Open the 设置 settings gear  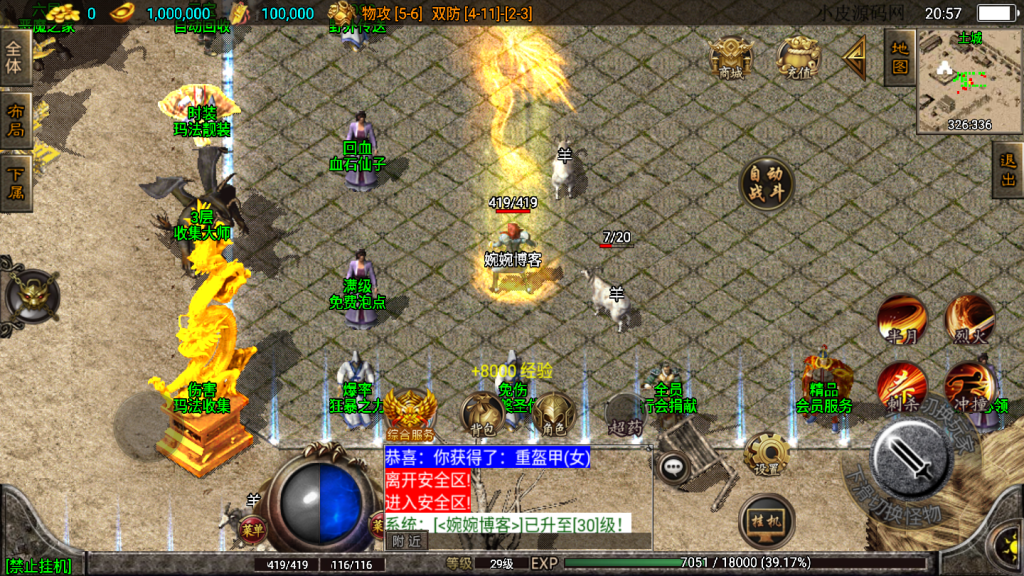(767, 455)
